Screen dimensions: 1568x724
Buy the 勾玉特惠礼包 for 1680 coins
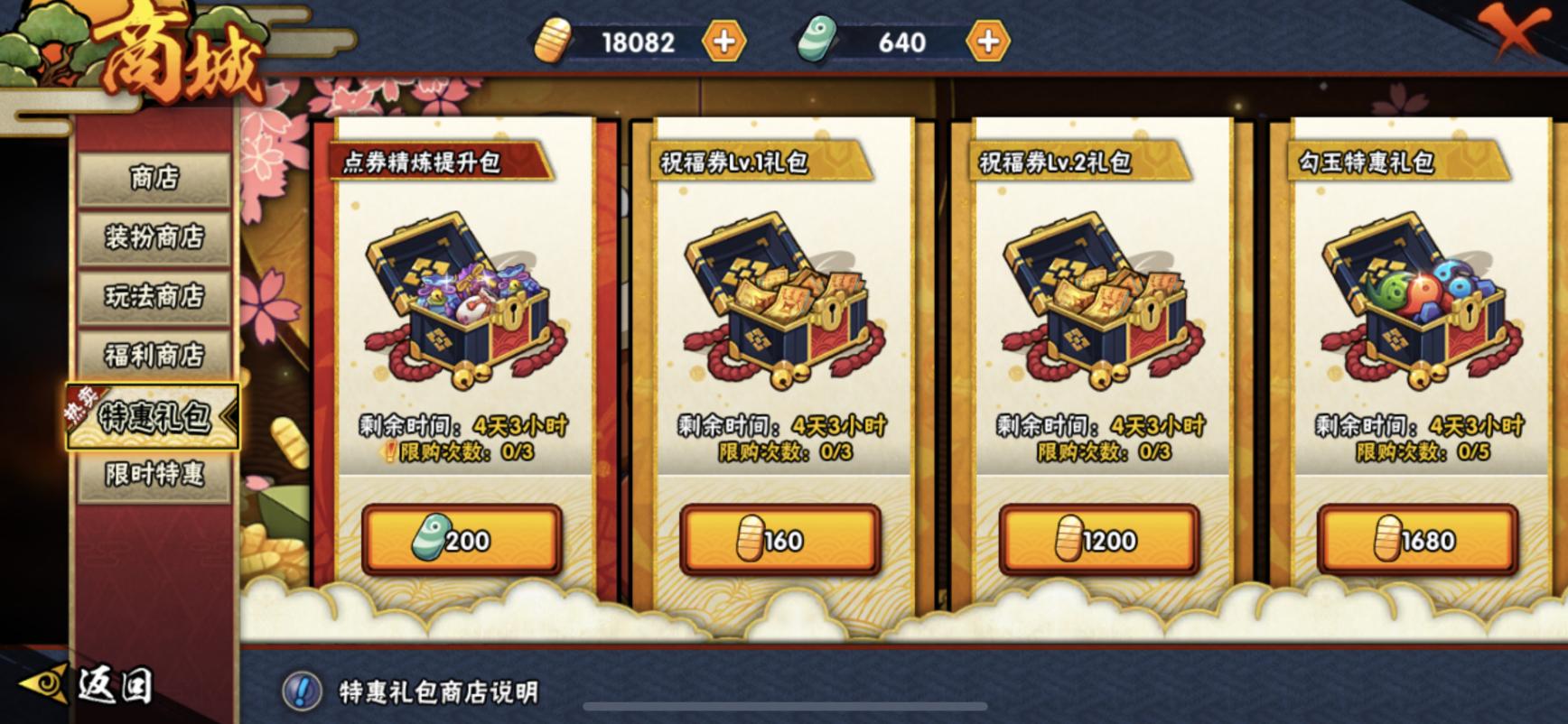(1416, 539)
